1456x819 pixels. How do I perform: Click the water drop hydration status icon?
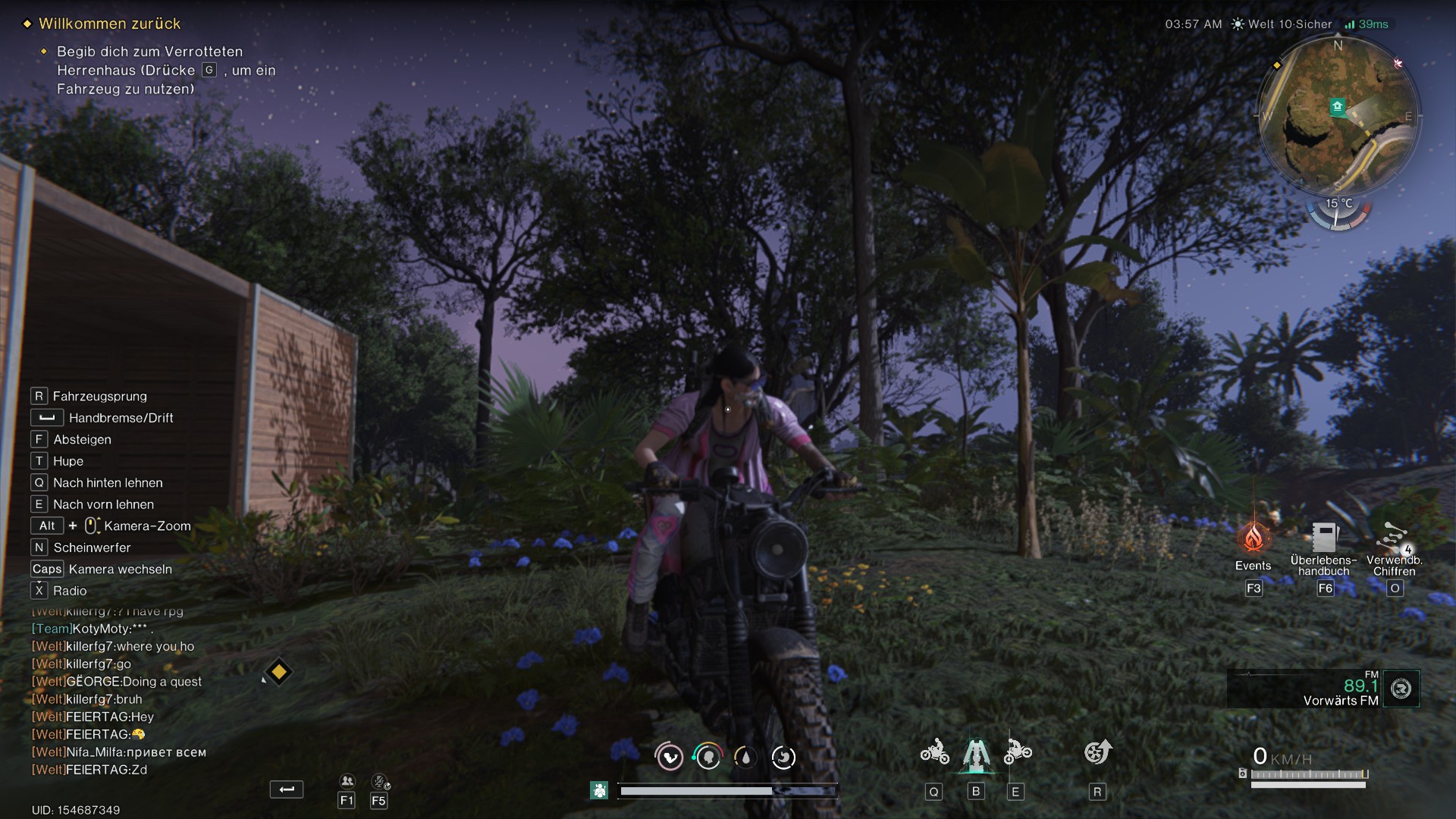[x=745, y=757]
